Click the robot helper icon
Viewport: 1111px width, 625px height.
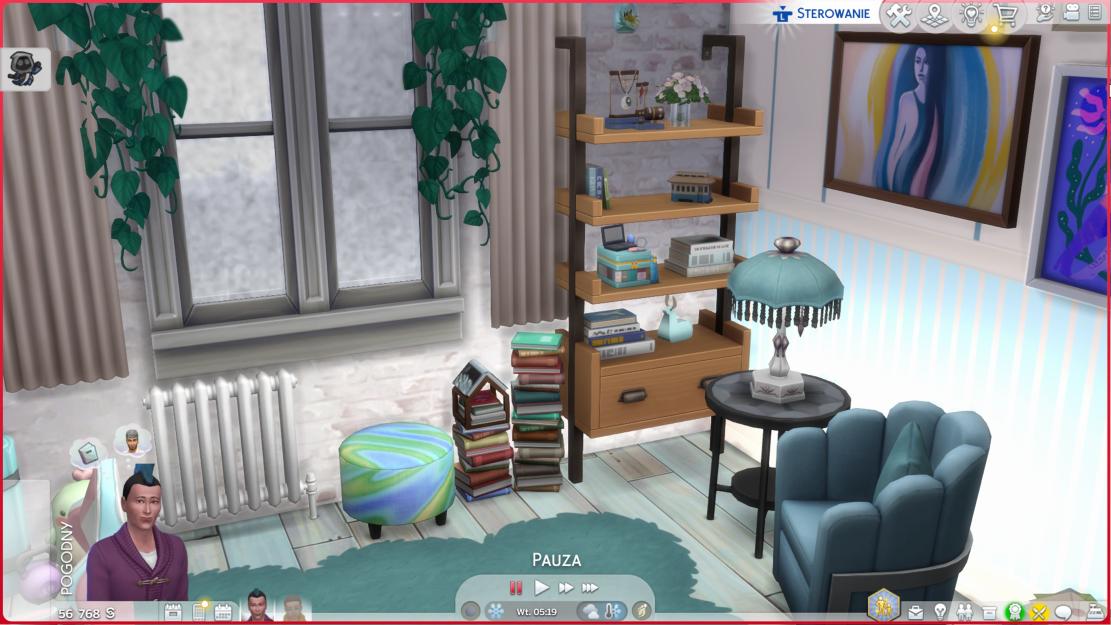coord(20,68)
